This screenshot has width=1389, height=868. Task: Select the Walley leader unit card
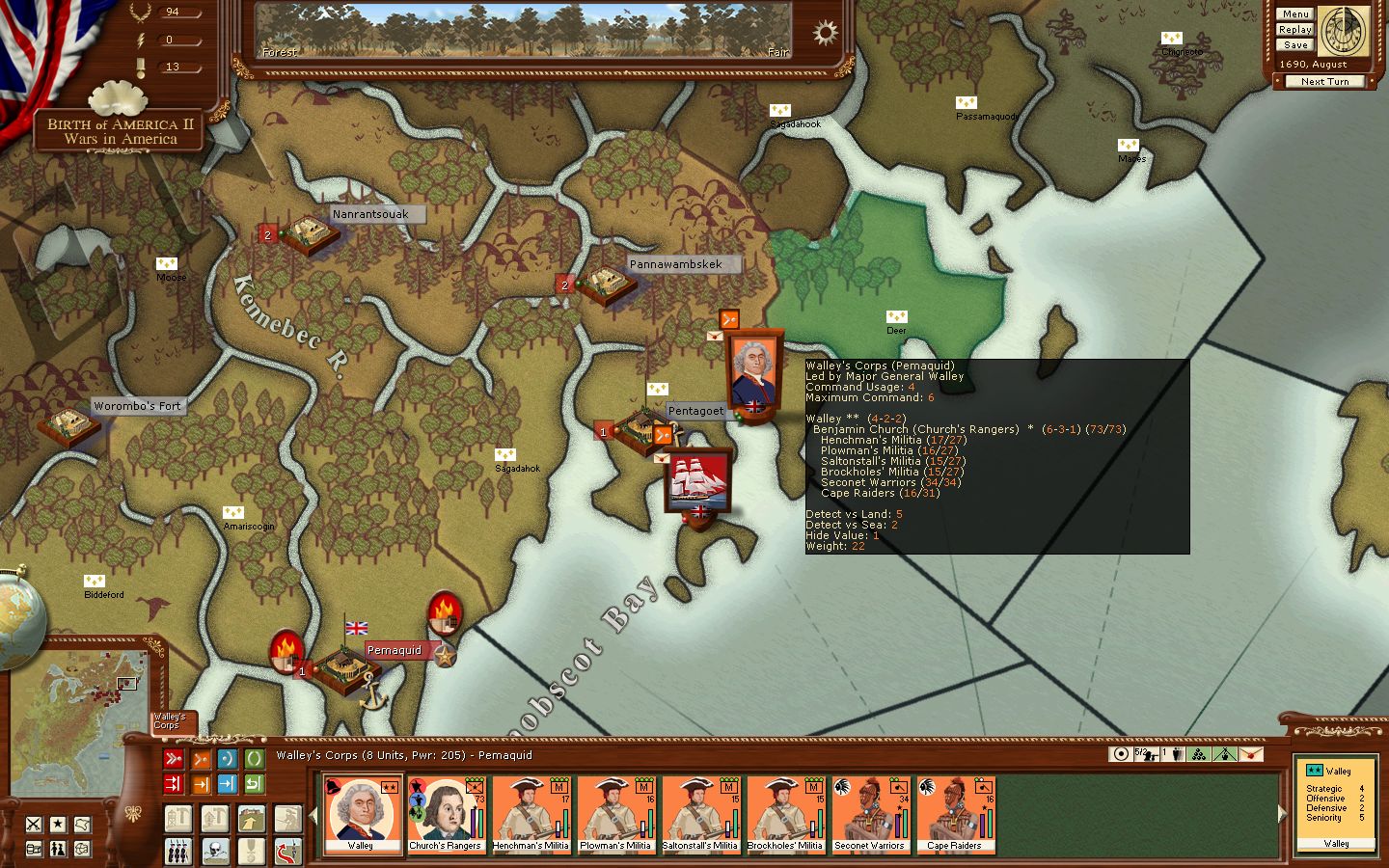click(x=362, y=815)
